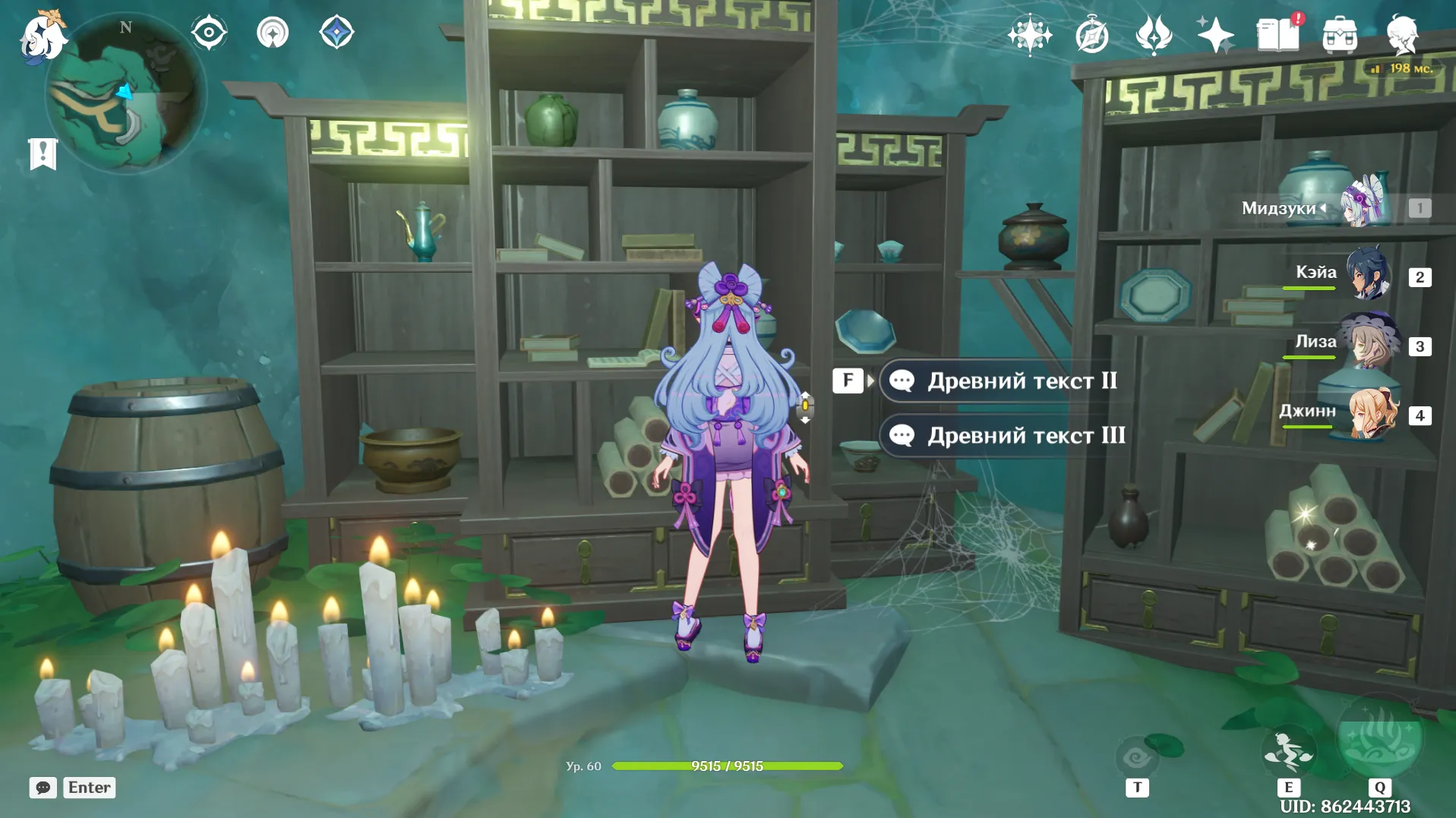1456x818 pixels.
Task: Open the flame-shaped events icon
Action: [1154, 36]
